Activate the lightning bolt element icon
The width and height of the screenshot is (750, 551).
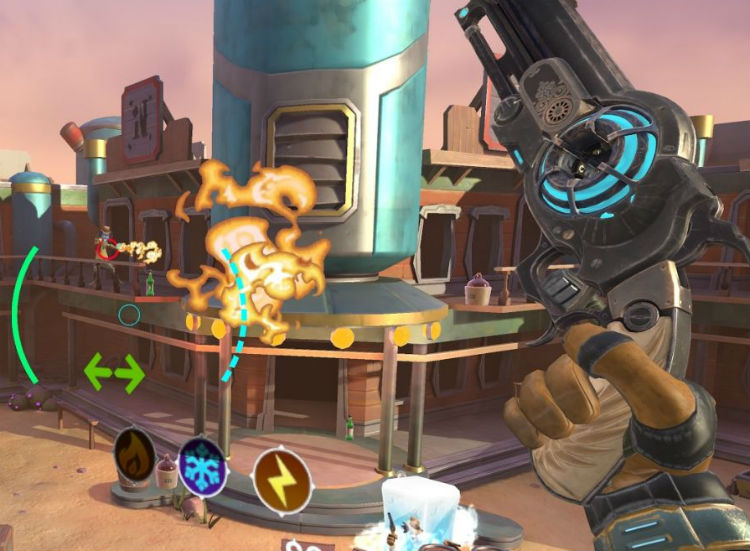[x=282, y=479]
